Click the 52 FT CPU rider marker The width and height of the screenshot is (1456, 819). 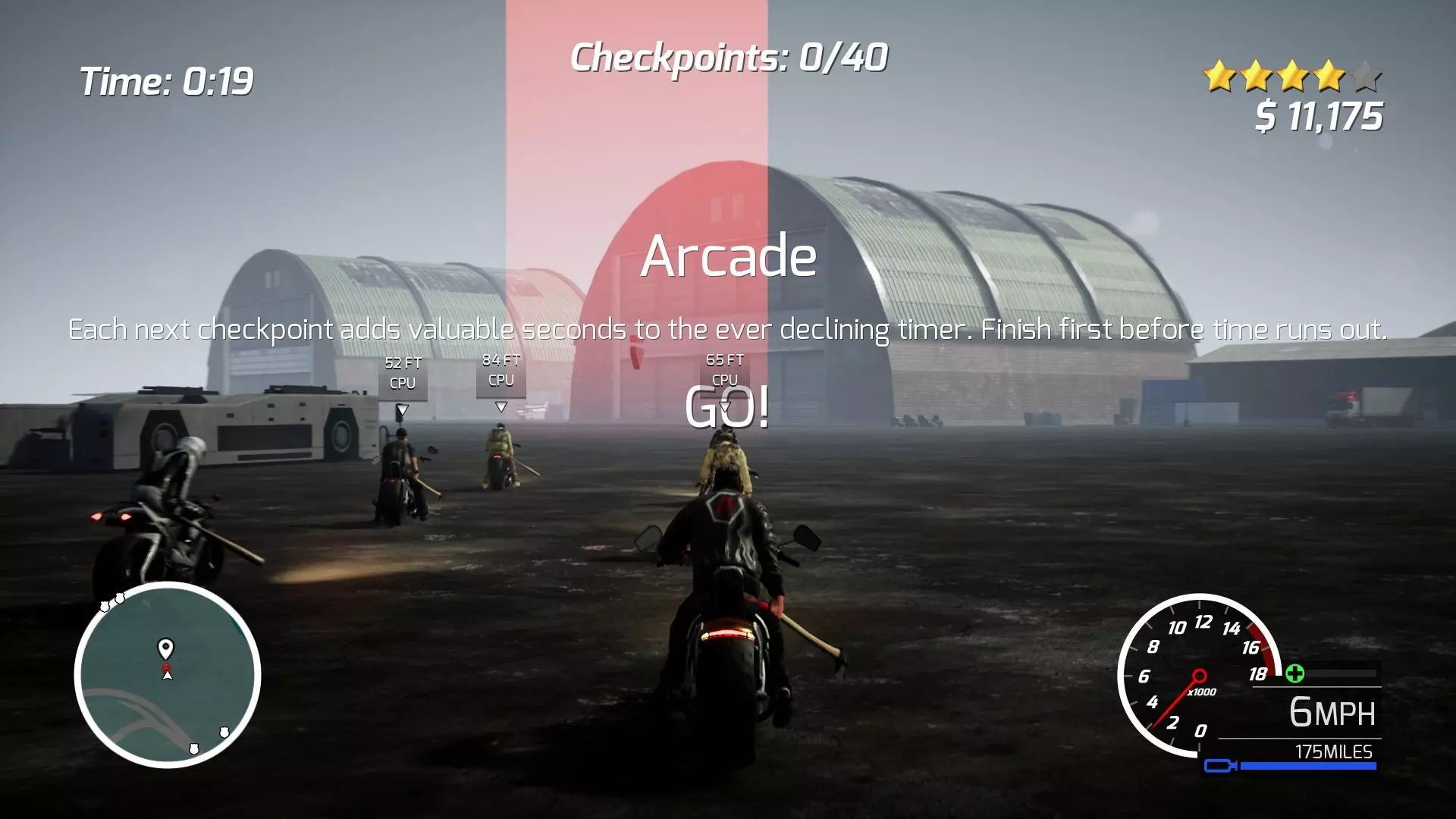click(403, 374)
